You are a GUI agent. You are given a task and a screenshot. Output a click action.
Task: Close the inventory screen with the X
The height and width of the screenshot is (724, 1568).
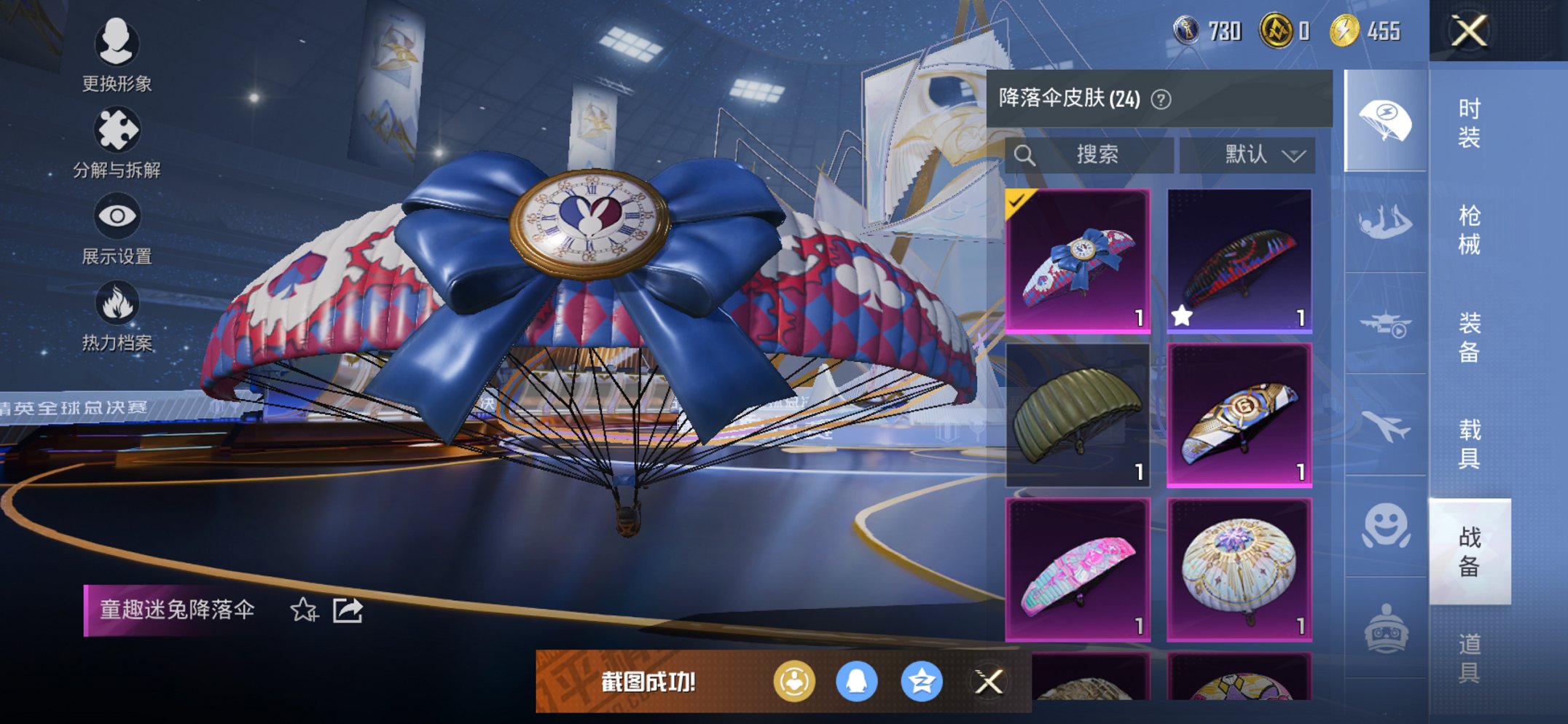point(1468,31)
